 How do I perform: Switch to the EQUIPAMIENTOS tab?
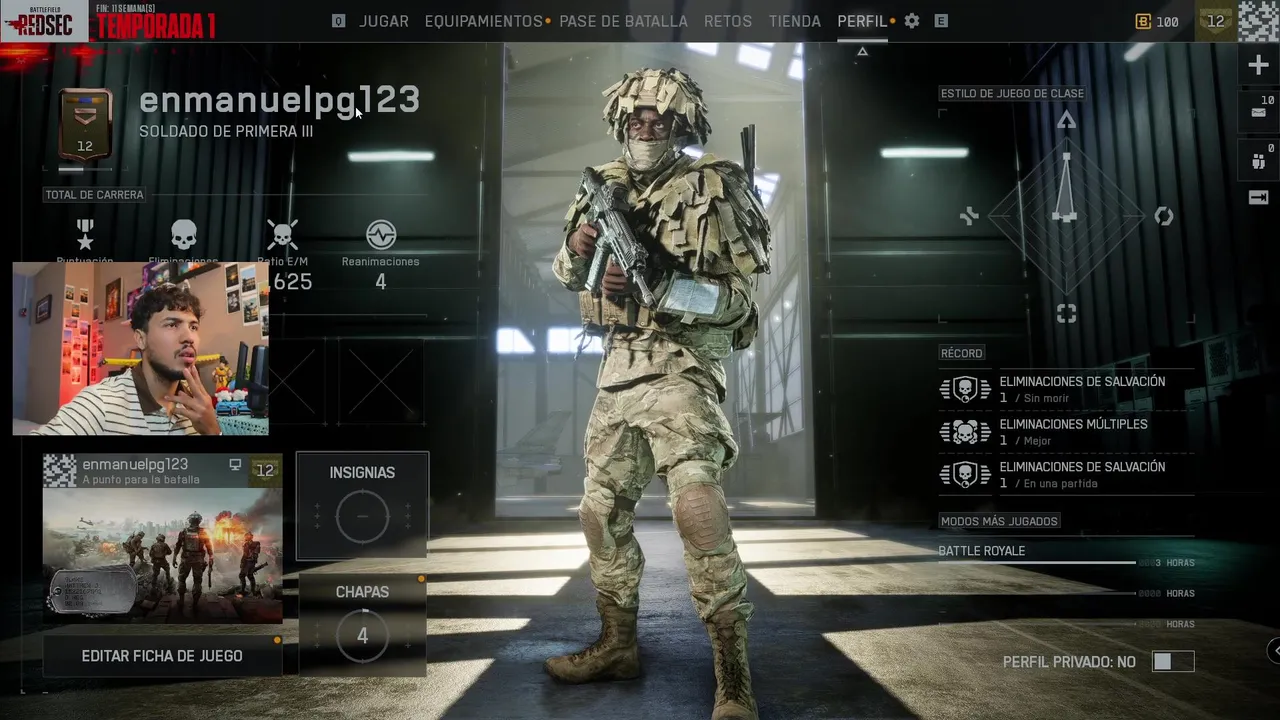click(x=483, y=21)
